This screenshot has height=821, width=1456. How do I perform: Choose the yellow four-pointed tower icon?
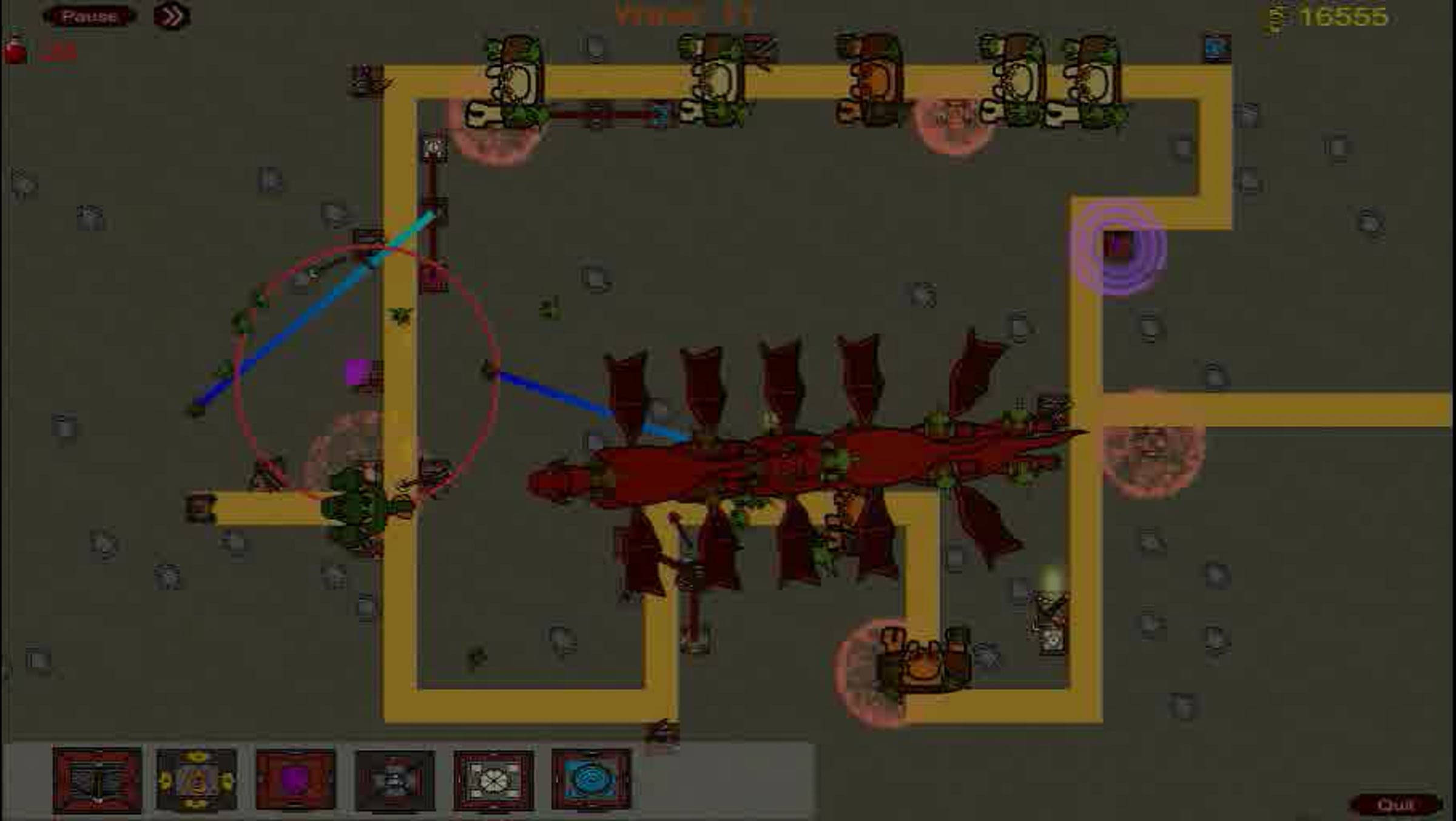point(196,780)
